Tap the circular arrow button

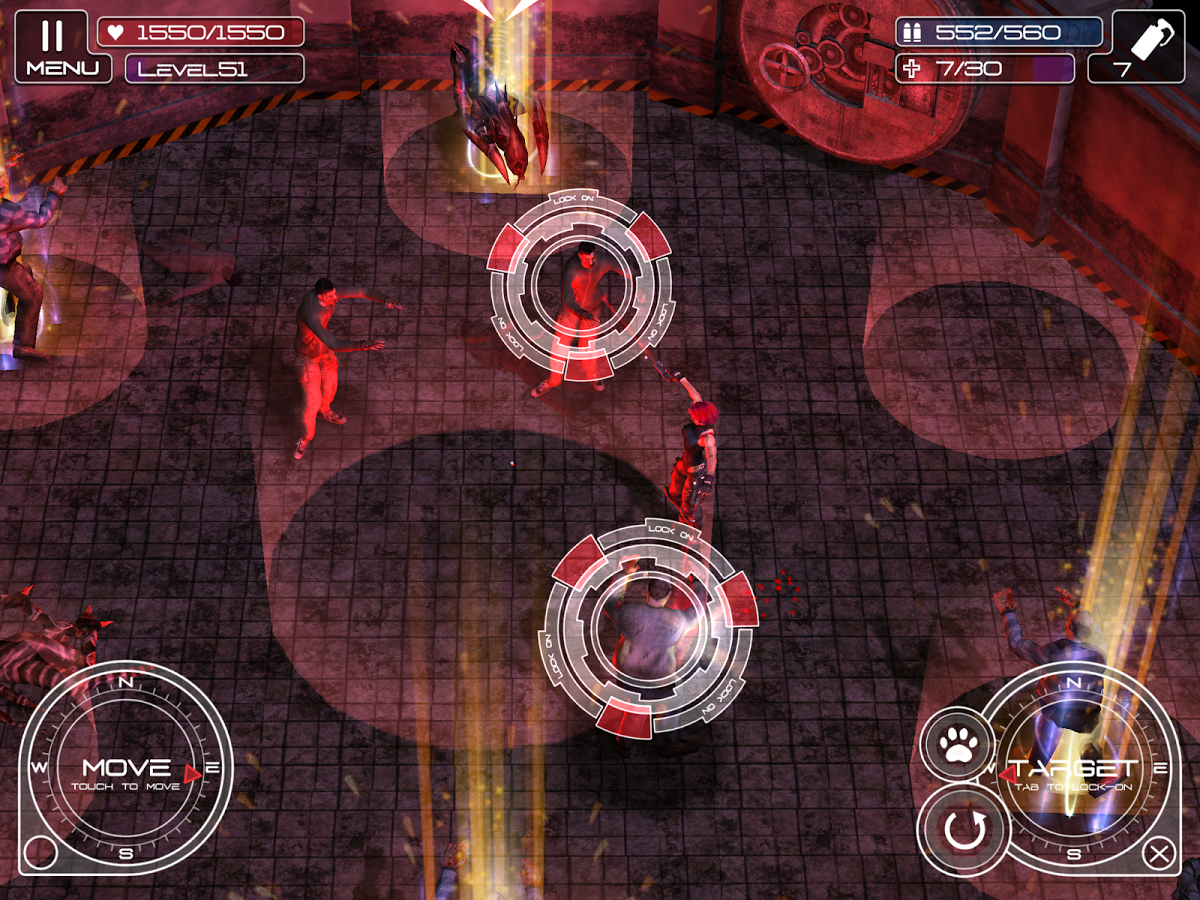(x=964, y=830)
